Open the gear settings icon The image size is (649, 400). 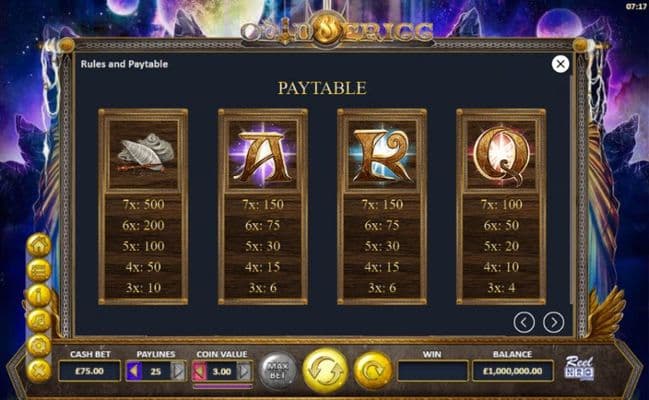(39, 345)
